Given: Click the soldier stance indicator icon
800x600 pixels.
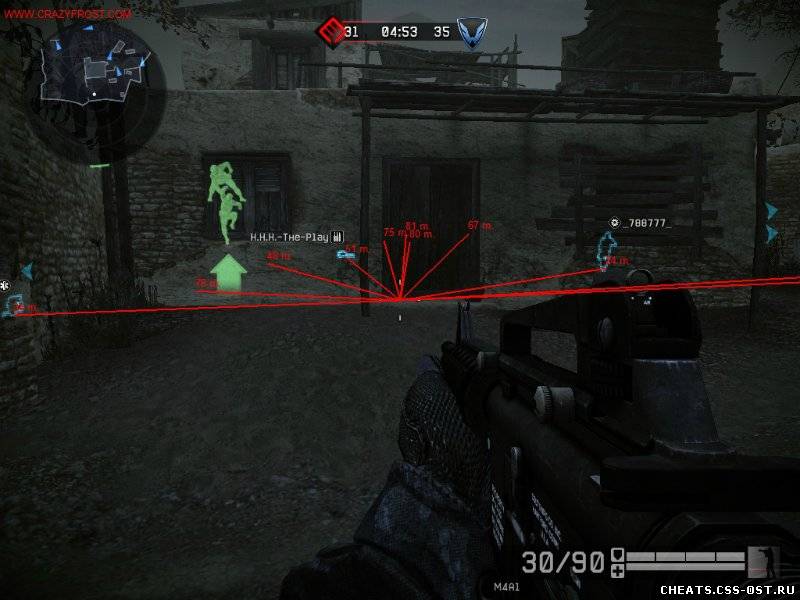Looking at the screenshot, I should click(761, 561).
